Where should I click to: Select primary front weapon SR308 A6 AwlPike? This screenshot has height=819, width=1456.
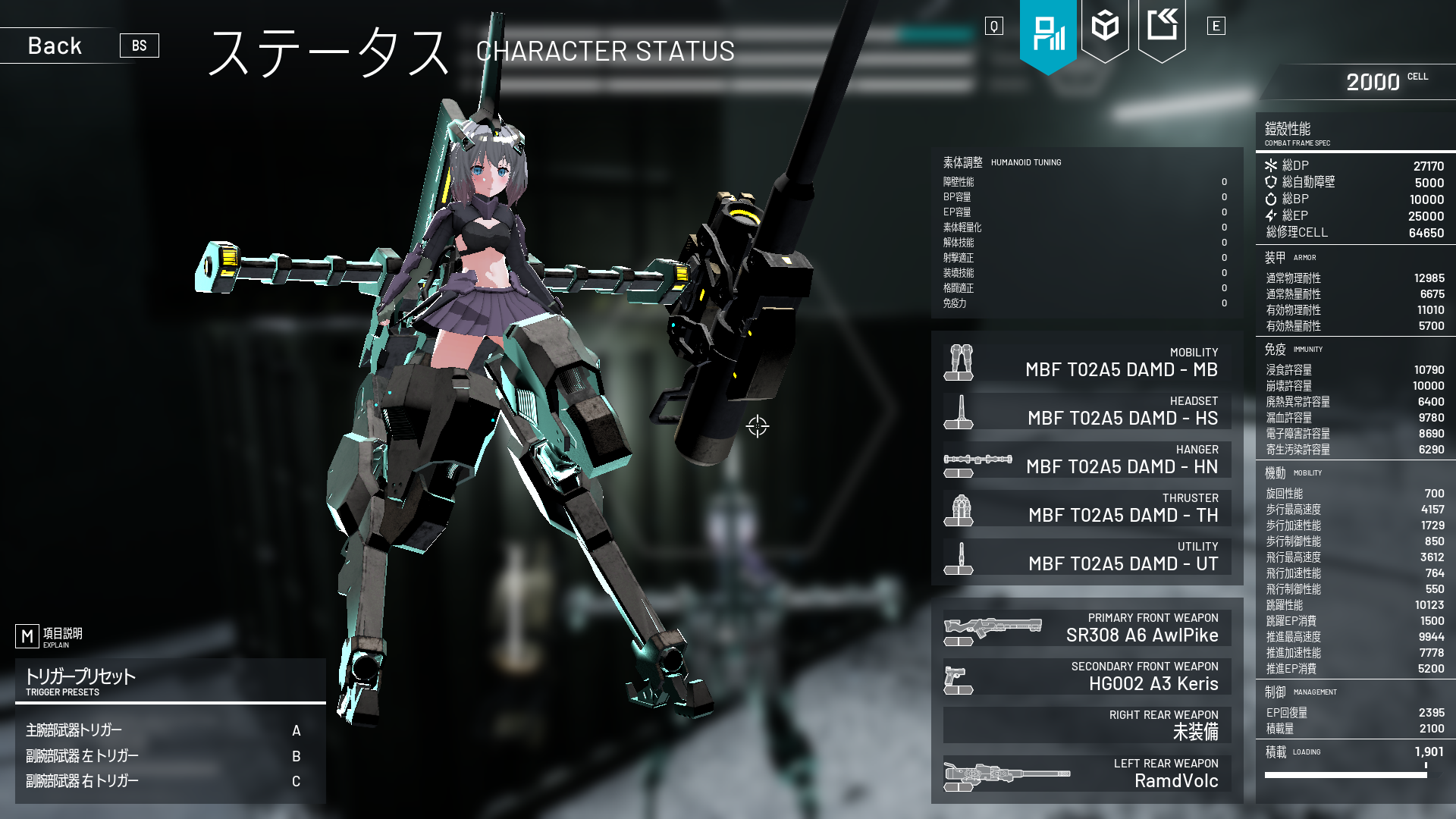click(1087, 628)
